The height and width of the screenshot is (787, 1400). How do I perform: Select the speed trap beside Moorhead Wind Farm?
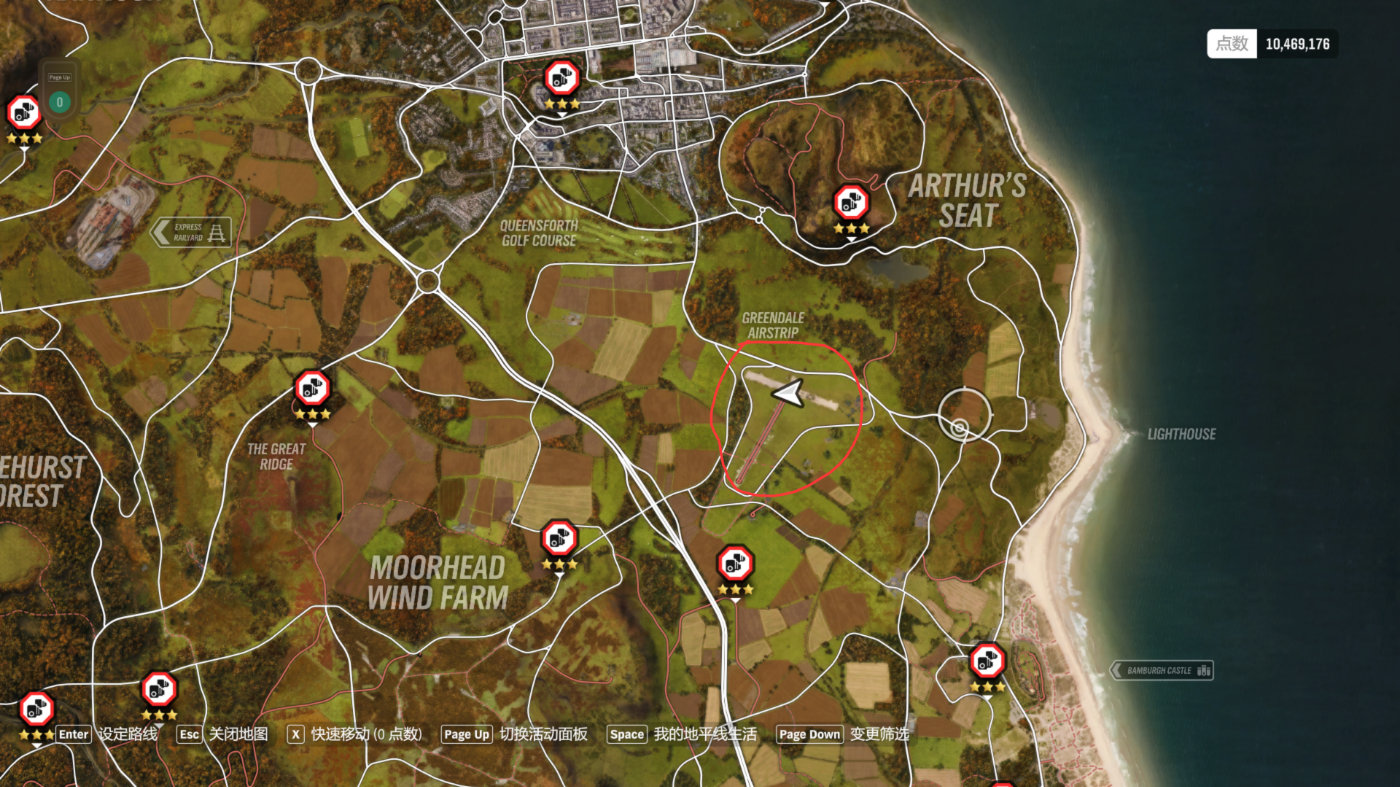559,539
